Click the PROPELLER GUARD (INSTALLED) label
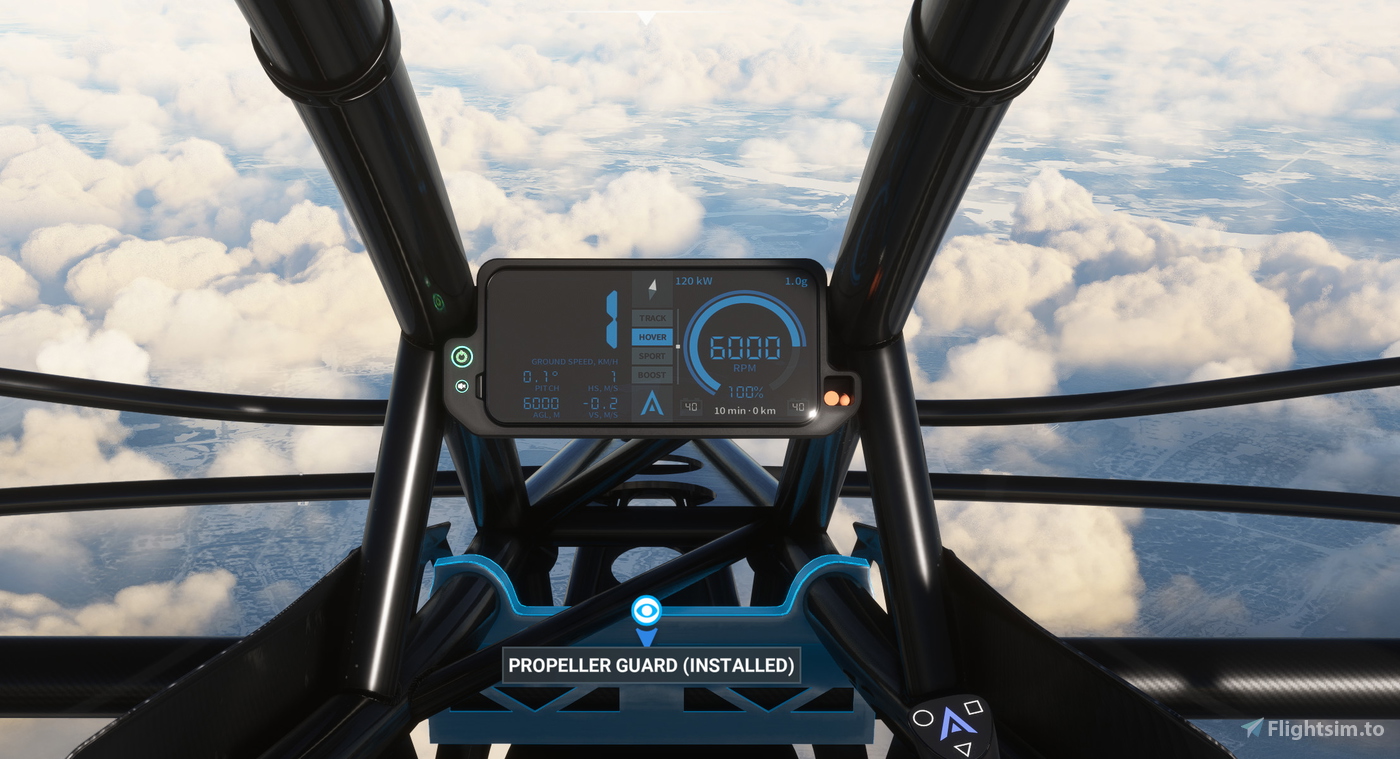Viewport: 1400px width, 759px height. click(650, 664)
